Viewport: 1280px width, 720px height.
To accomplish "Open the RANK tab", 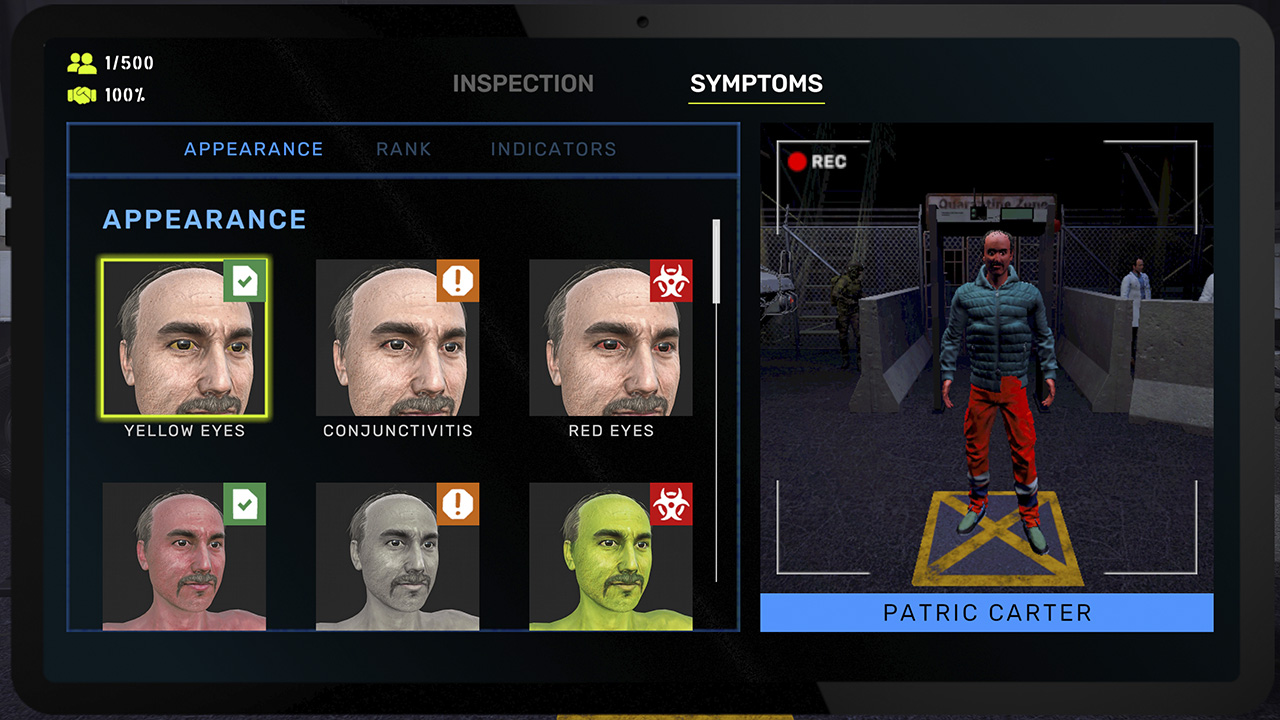I will 404,148.
